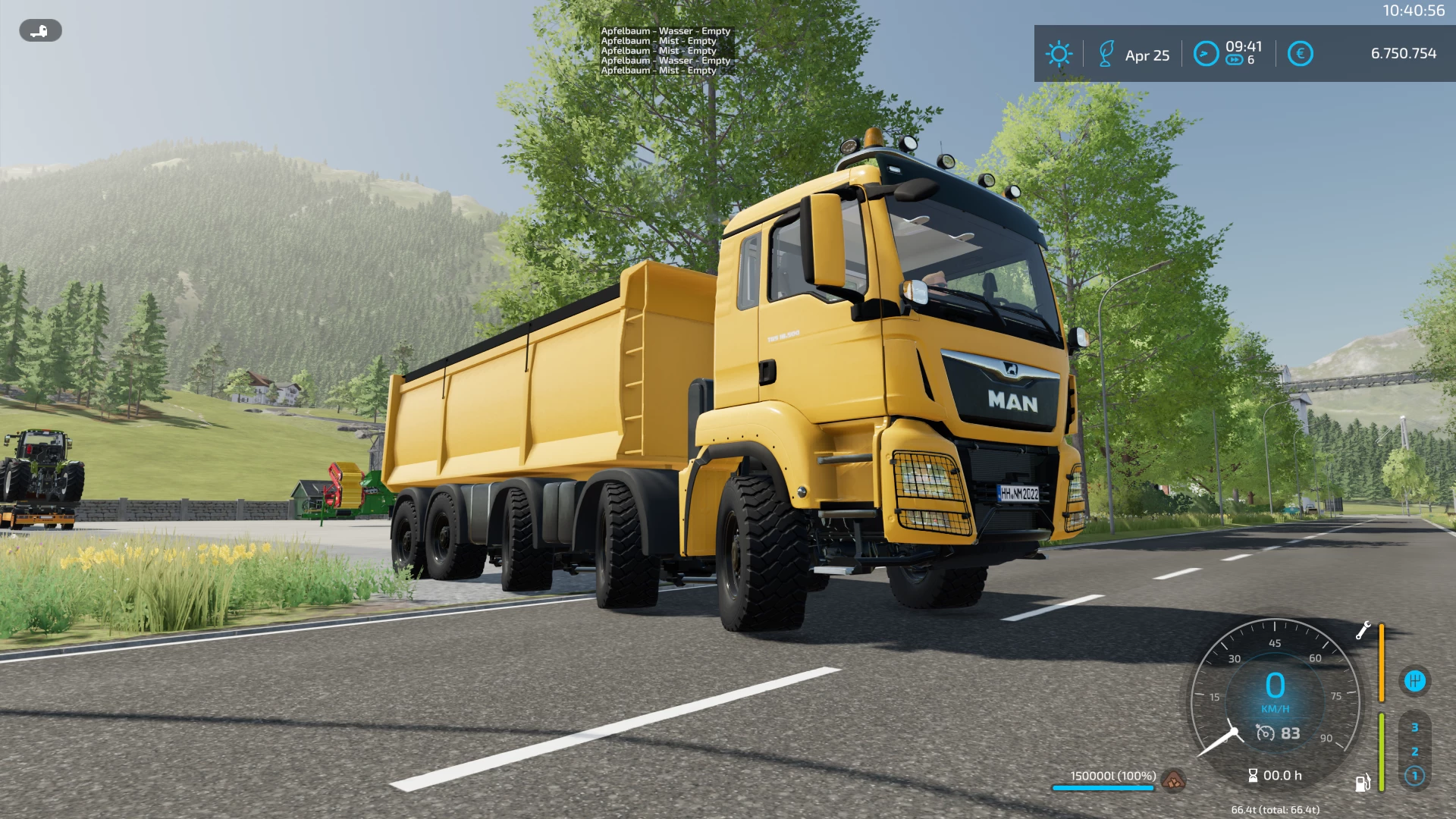The image size is (1456, 819).
Task: Open the weather forecast sun icon
Action: 1059,54
